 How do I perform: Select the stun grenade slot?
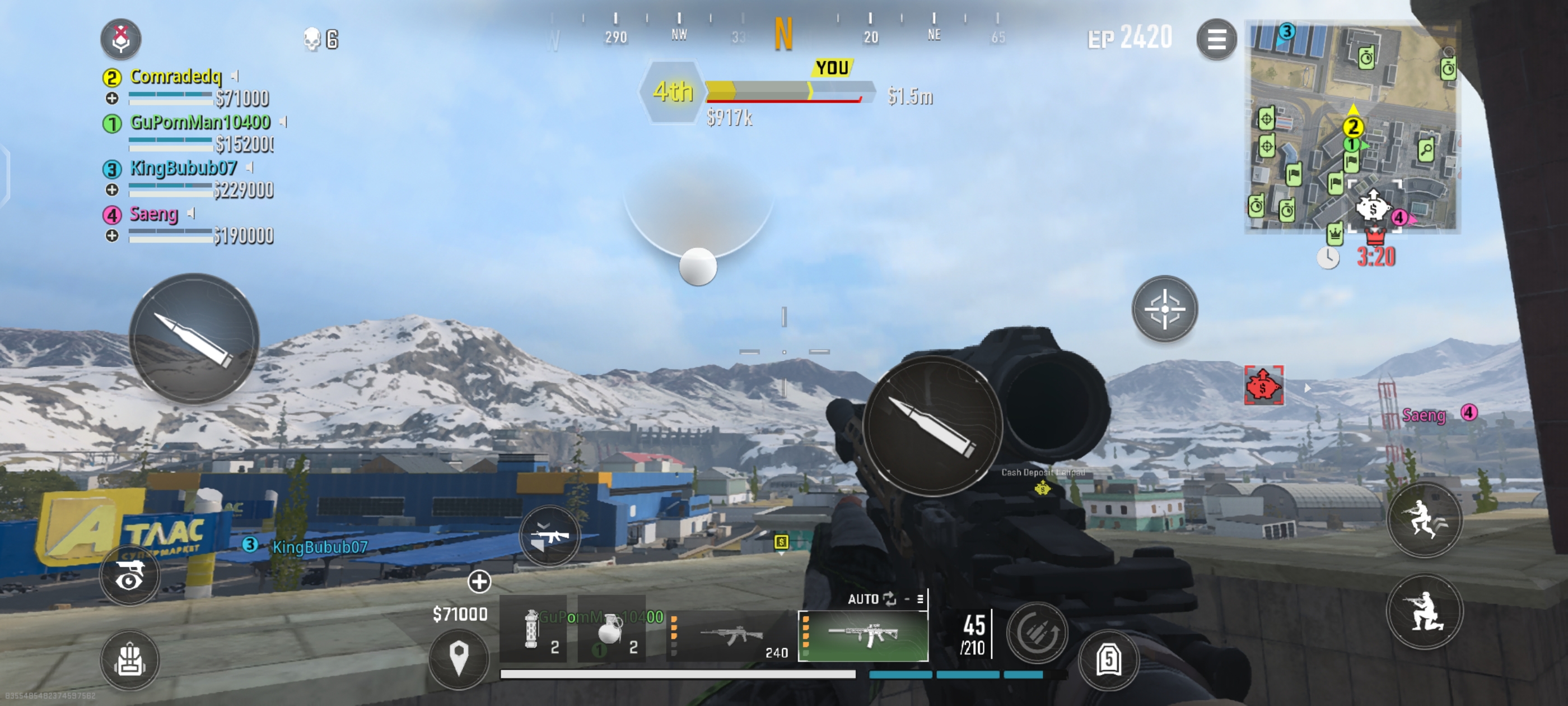point(534,630)
